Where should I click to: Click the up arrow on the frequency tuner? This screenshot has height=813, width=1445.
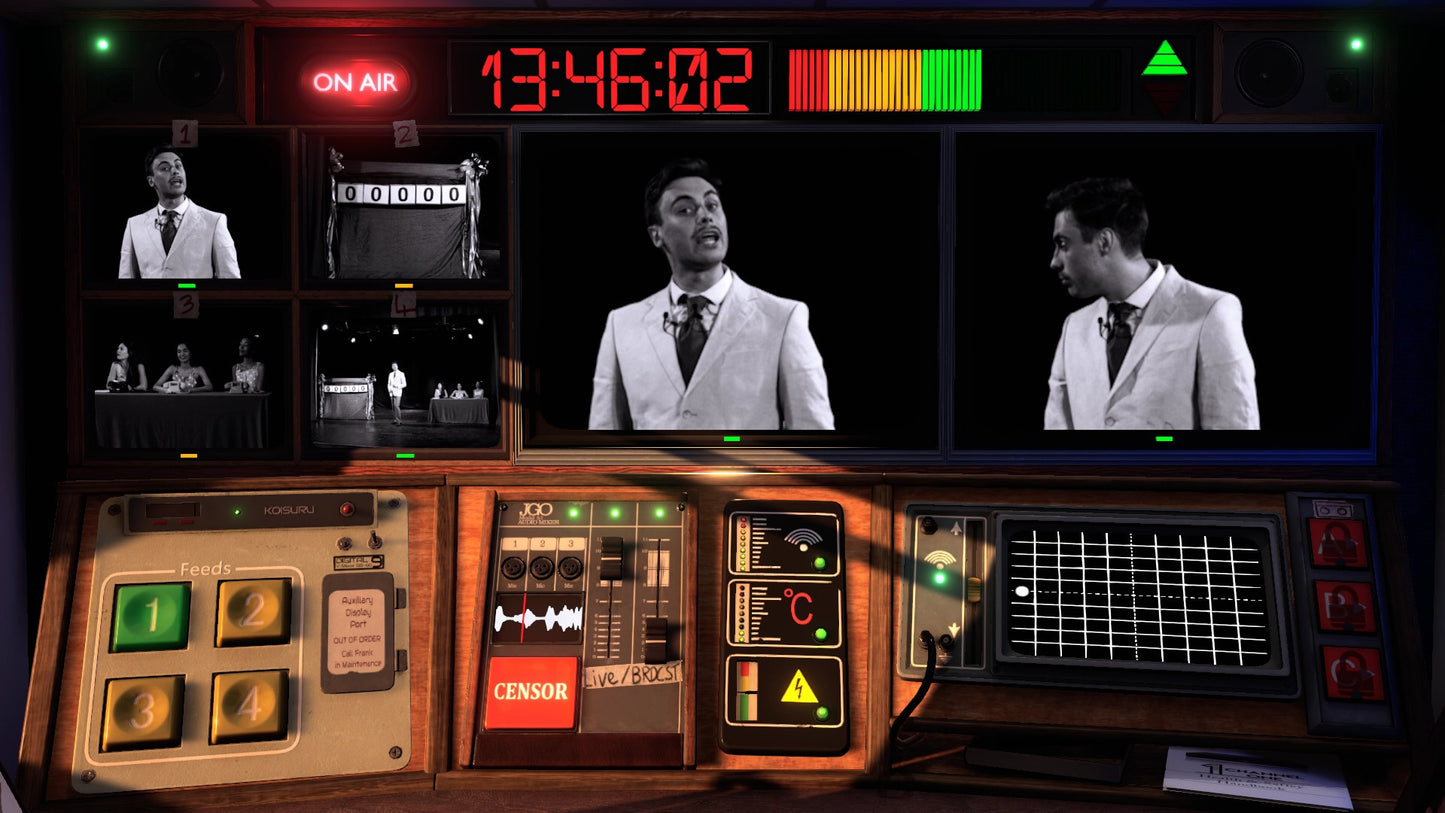click(x=956, y=527)
